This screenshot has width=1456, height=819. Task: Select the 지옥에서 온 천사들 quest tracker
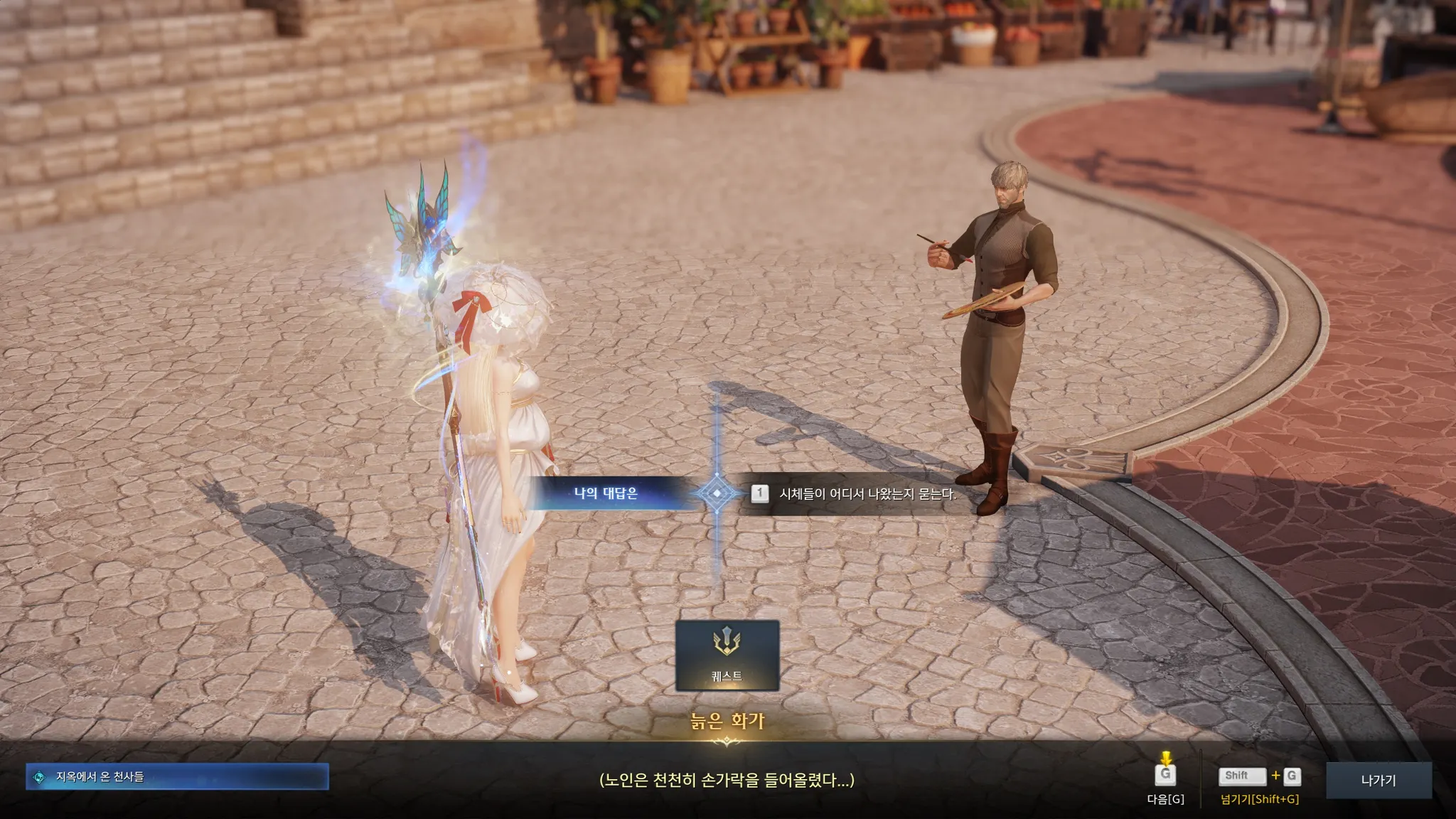tap(177, 777)
